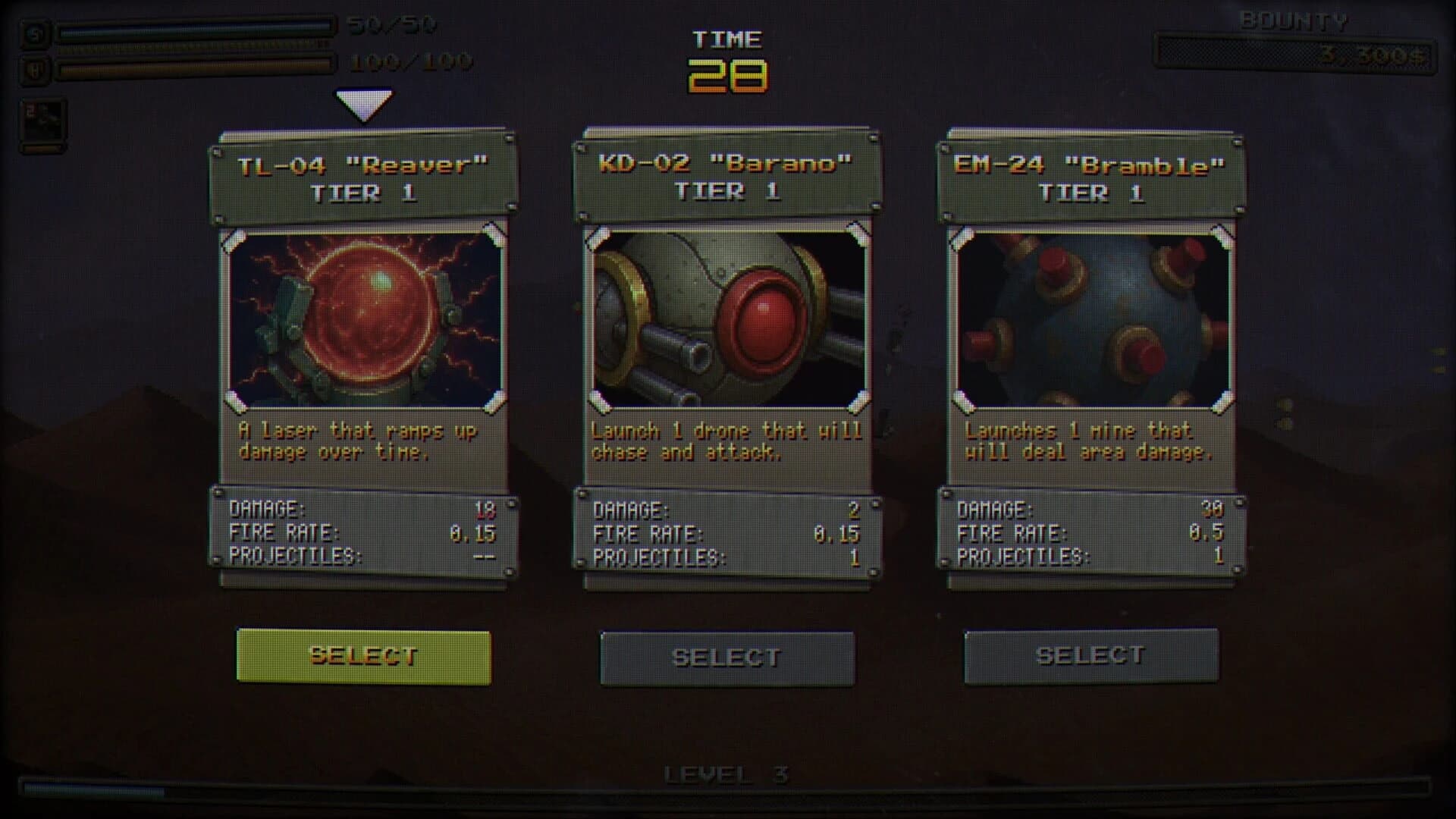
Task: Click Select beneath the EM-24 Bramble card
Action: click(x=1091, y=656)
